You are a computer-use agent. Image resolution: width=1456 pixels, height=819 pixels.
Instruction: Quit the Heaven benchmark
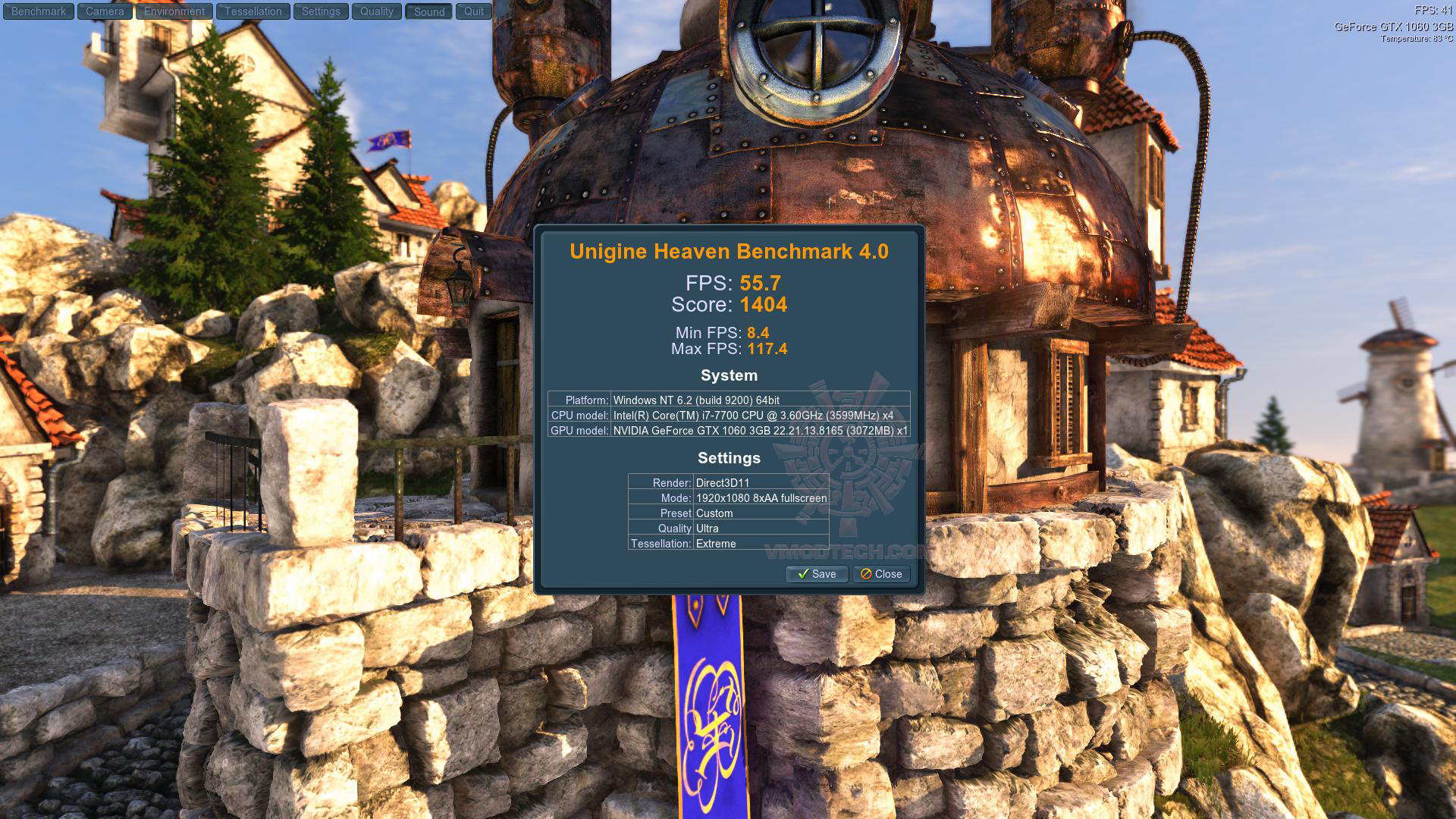click(x=474, y=11)
